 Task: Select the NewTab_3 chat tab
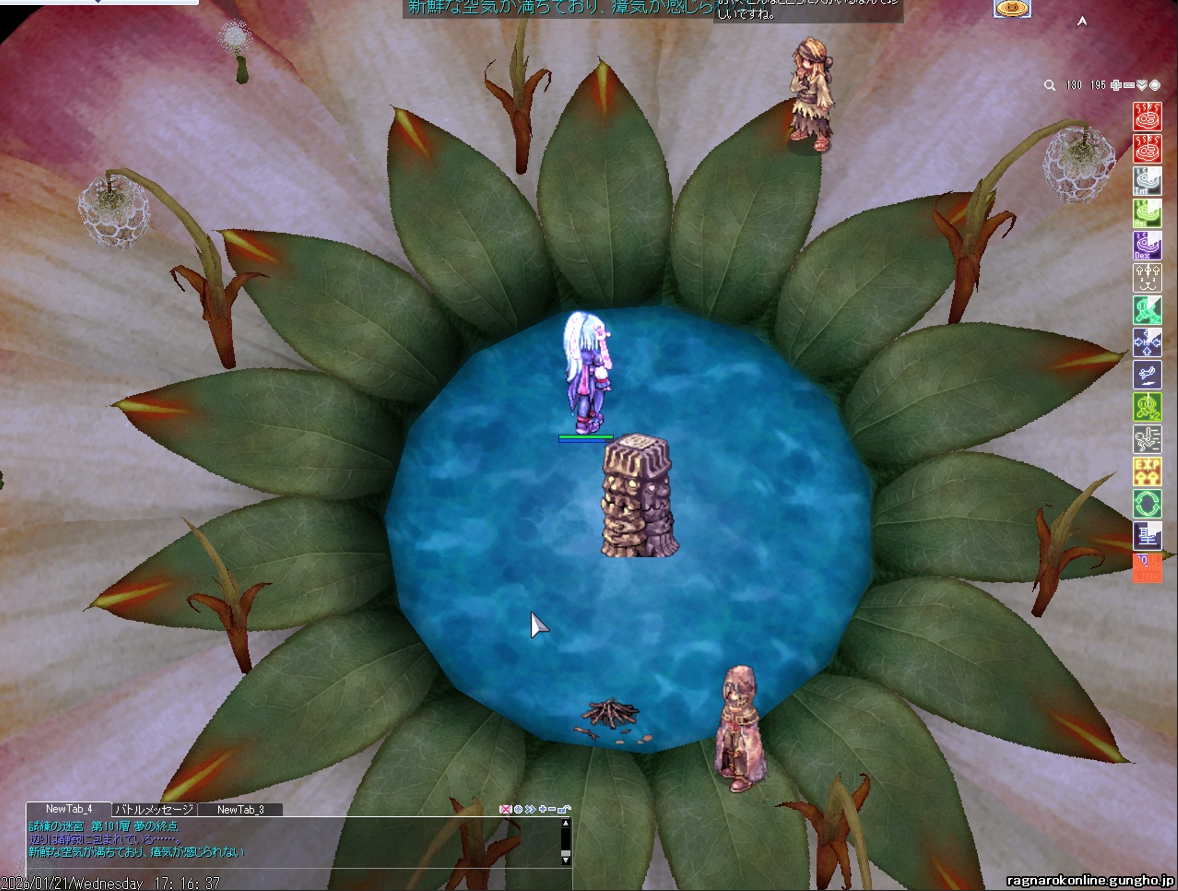point(240,809)
